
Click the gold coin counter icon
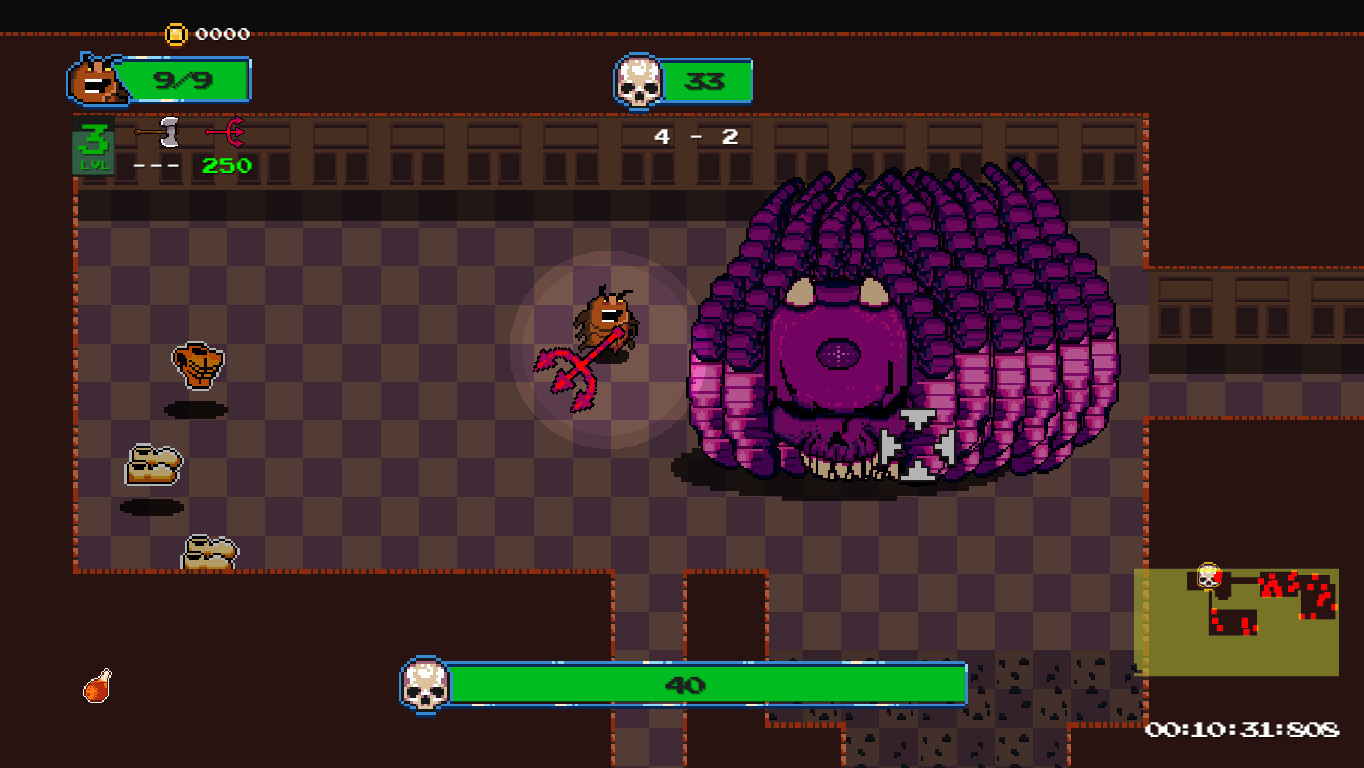177,33
